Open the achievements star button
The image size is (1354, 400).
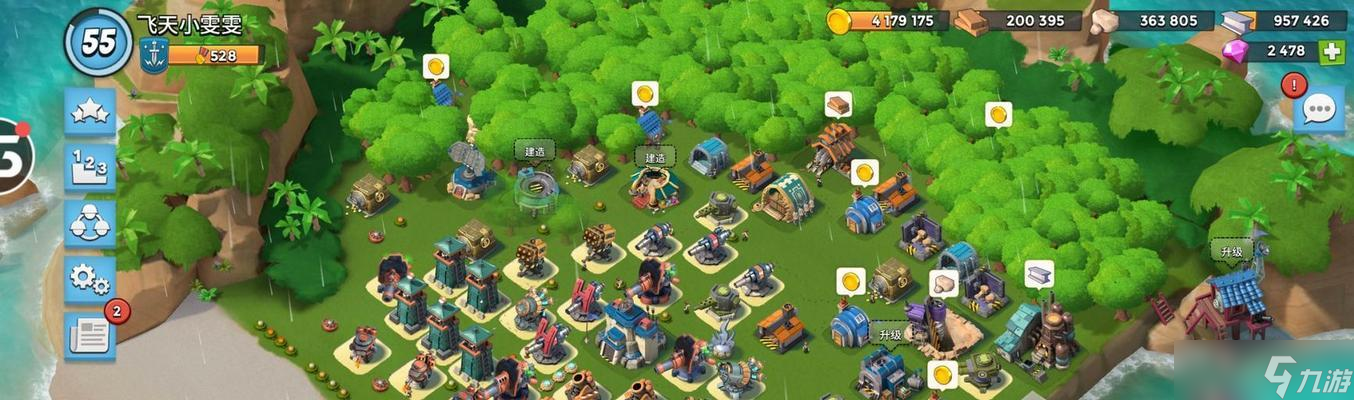[90, 111]
